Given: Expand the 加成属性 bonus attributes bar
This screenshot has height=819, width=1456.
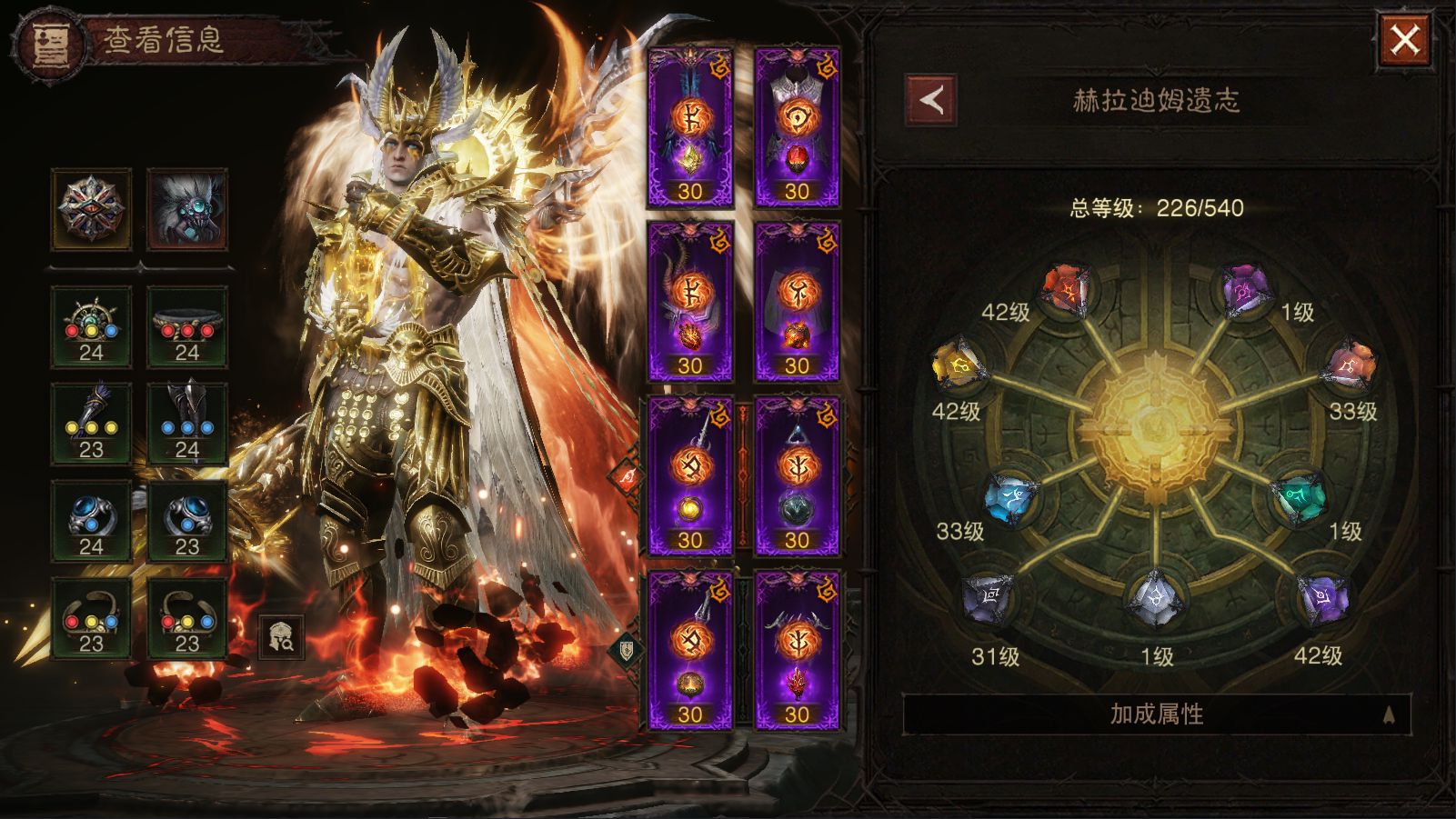Looking at the screenshot, I should [x=1156, y=714].
